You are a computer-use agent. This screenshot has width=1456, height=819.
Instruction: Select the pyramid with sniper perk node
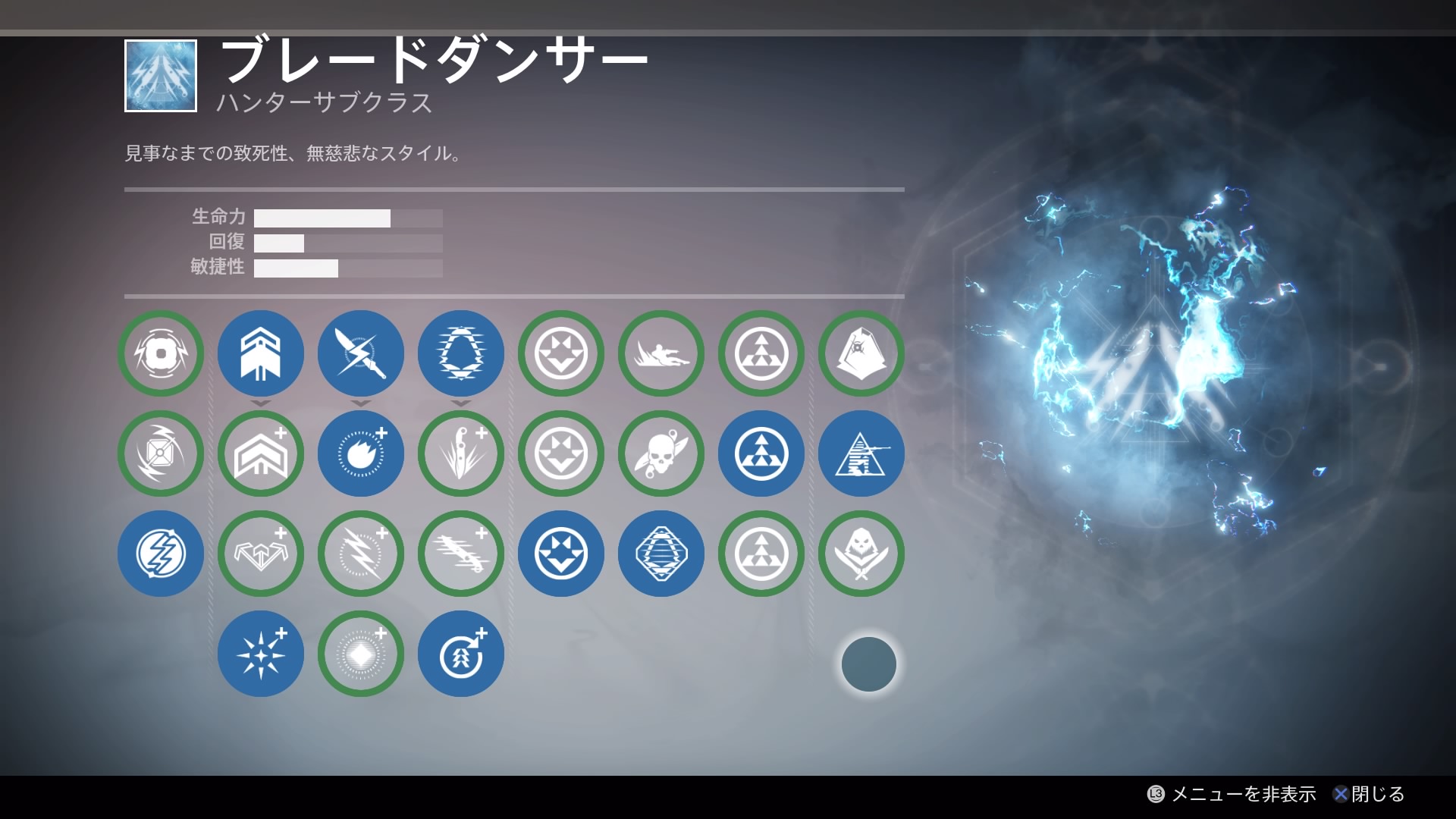click(x=861, y=453)
